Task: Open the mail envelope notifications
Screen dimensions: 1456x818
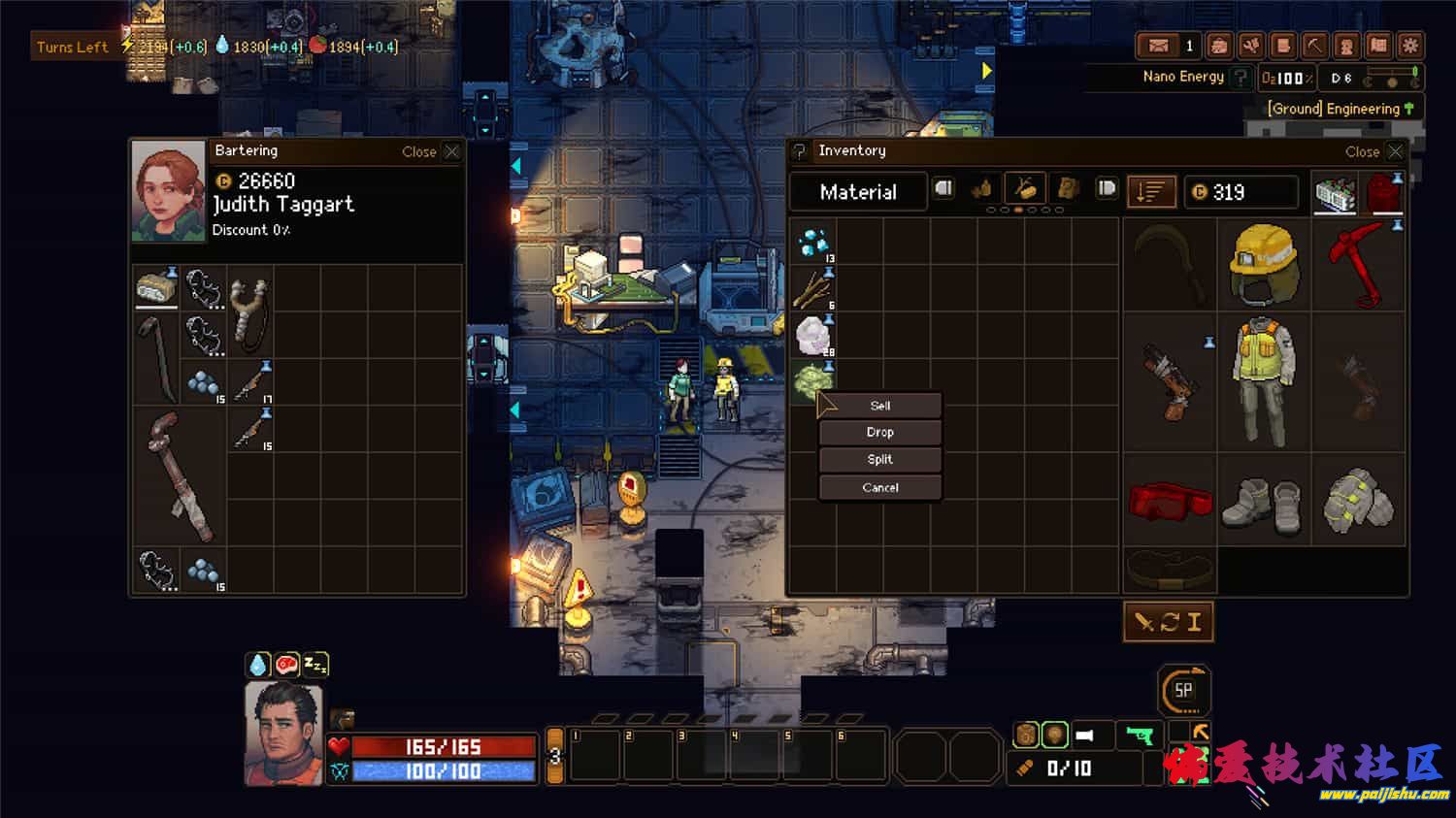Action: tap(1159, 46)
